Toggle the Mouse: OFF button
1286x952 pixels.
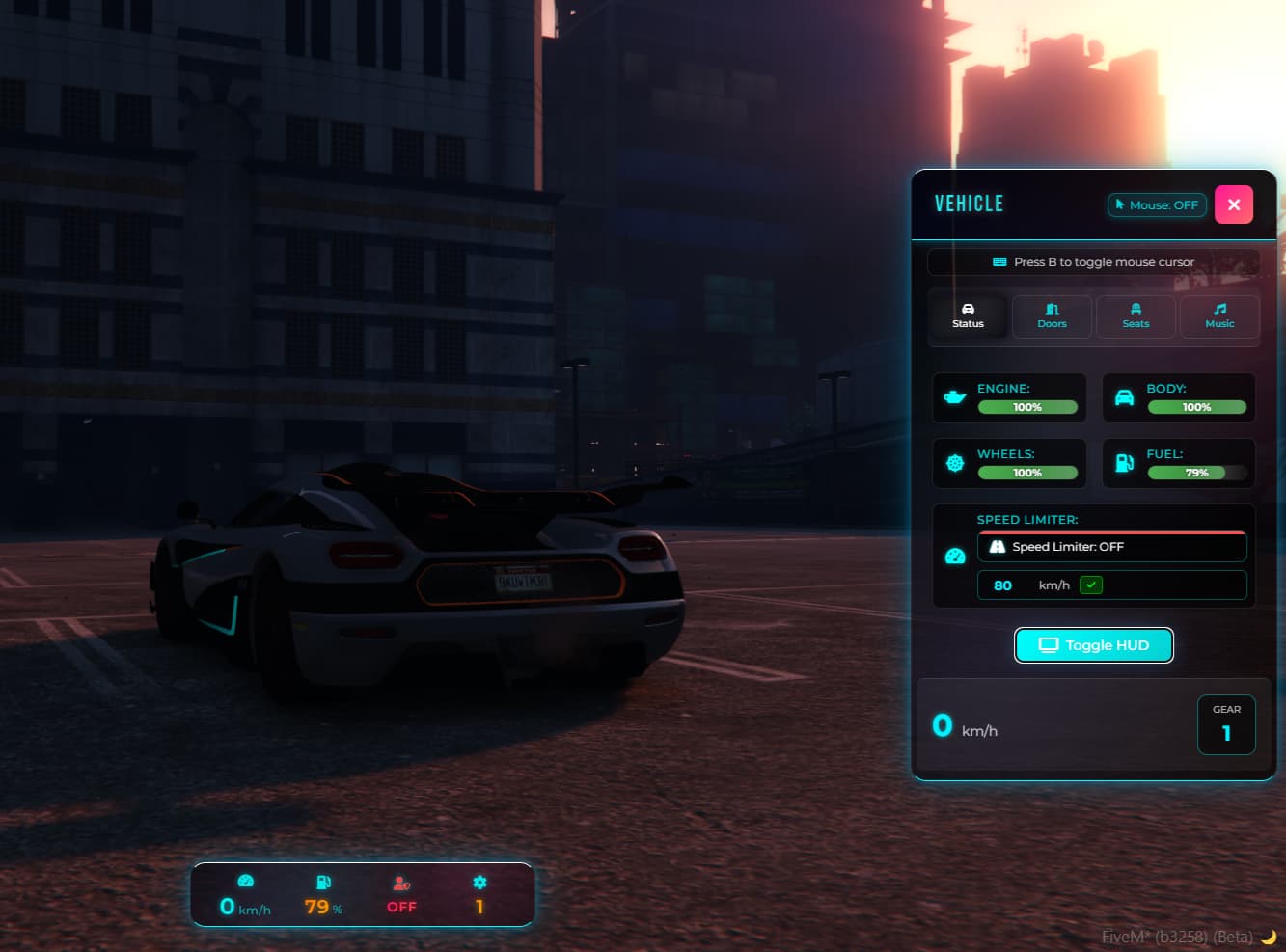point(1157,204)
